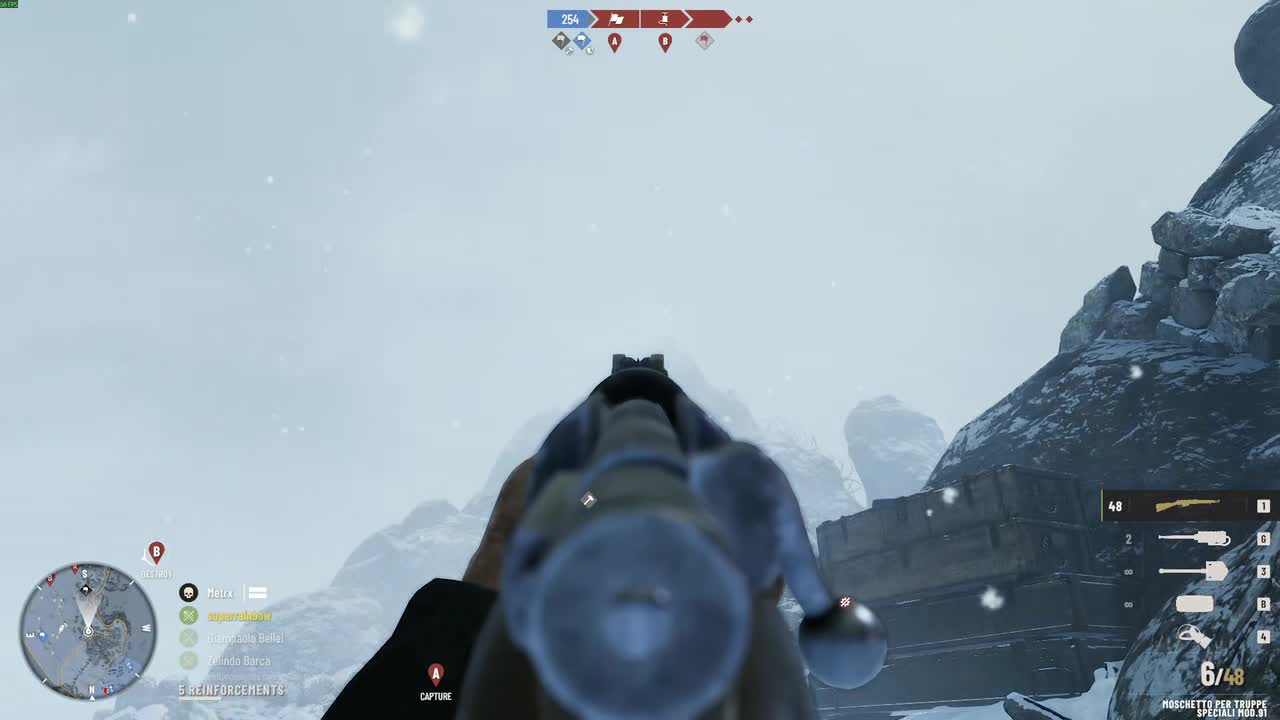Toggle the gray paratrooper squad diamond icon
This screenshot has width=1280, height=720.
(x=560, y=40)
